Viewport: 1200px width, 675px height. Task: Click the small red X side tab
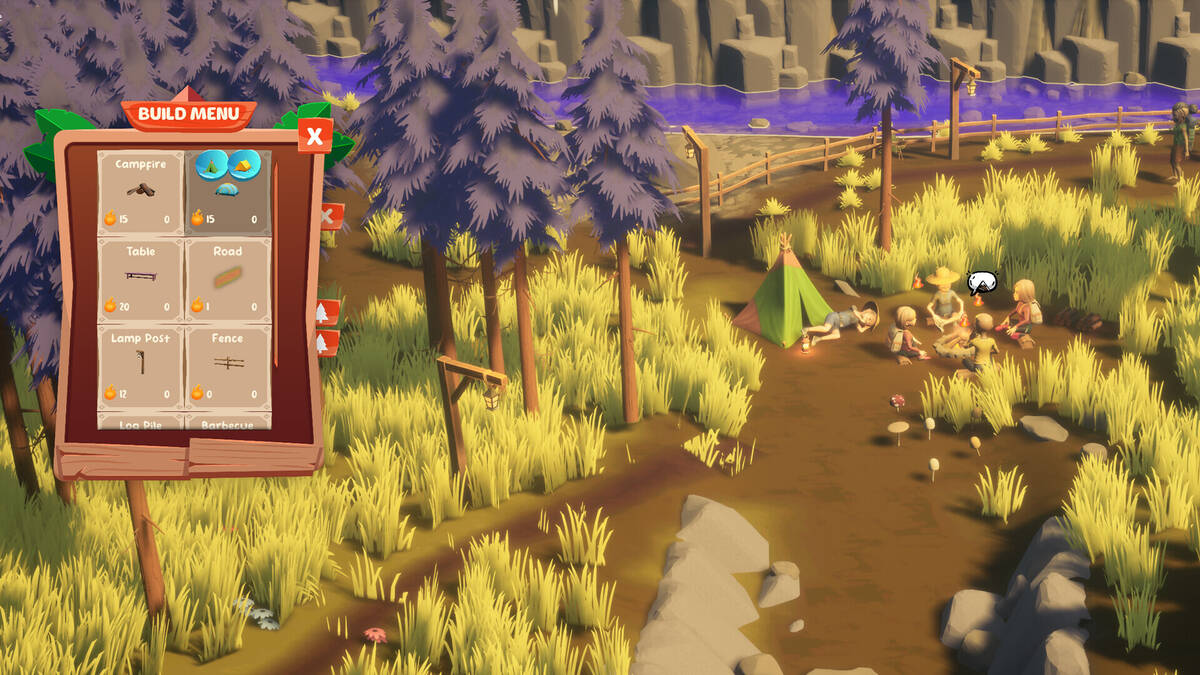[329, 216]
